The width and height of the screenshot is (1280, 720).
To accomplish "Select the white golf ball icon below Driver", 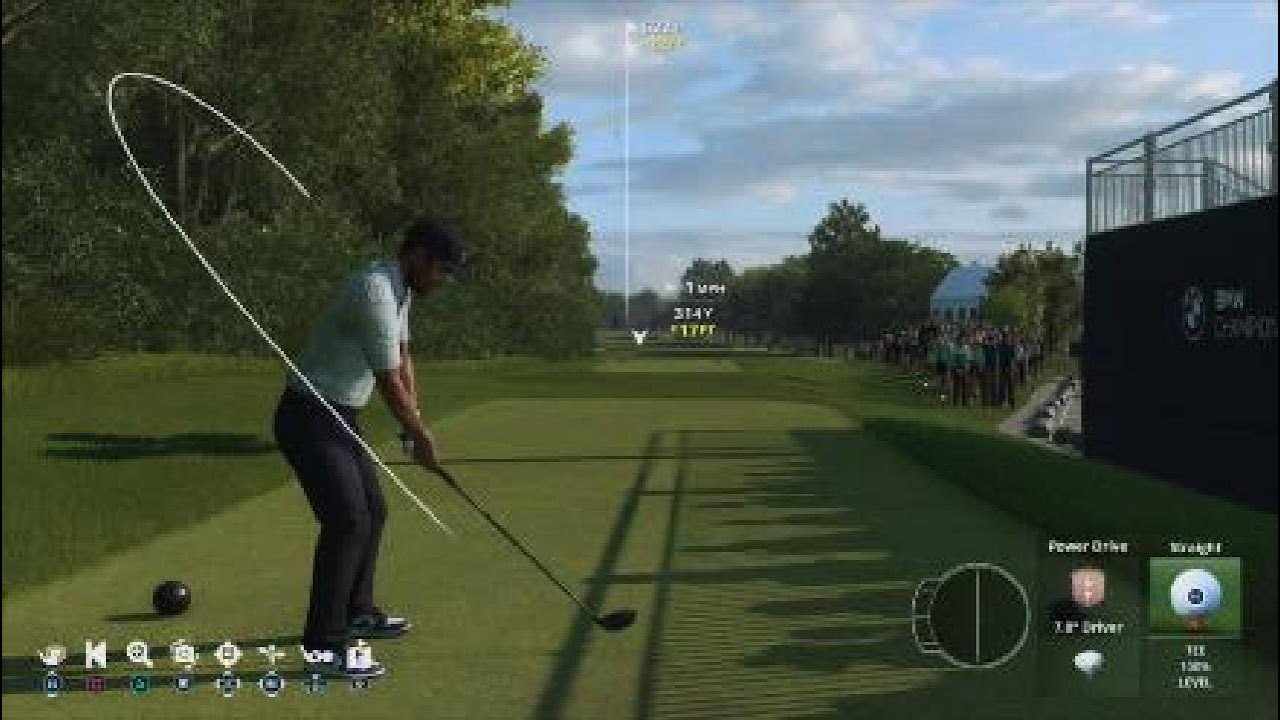I will (1088, 663).
